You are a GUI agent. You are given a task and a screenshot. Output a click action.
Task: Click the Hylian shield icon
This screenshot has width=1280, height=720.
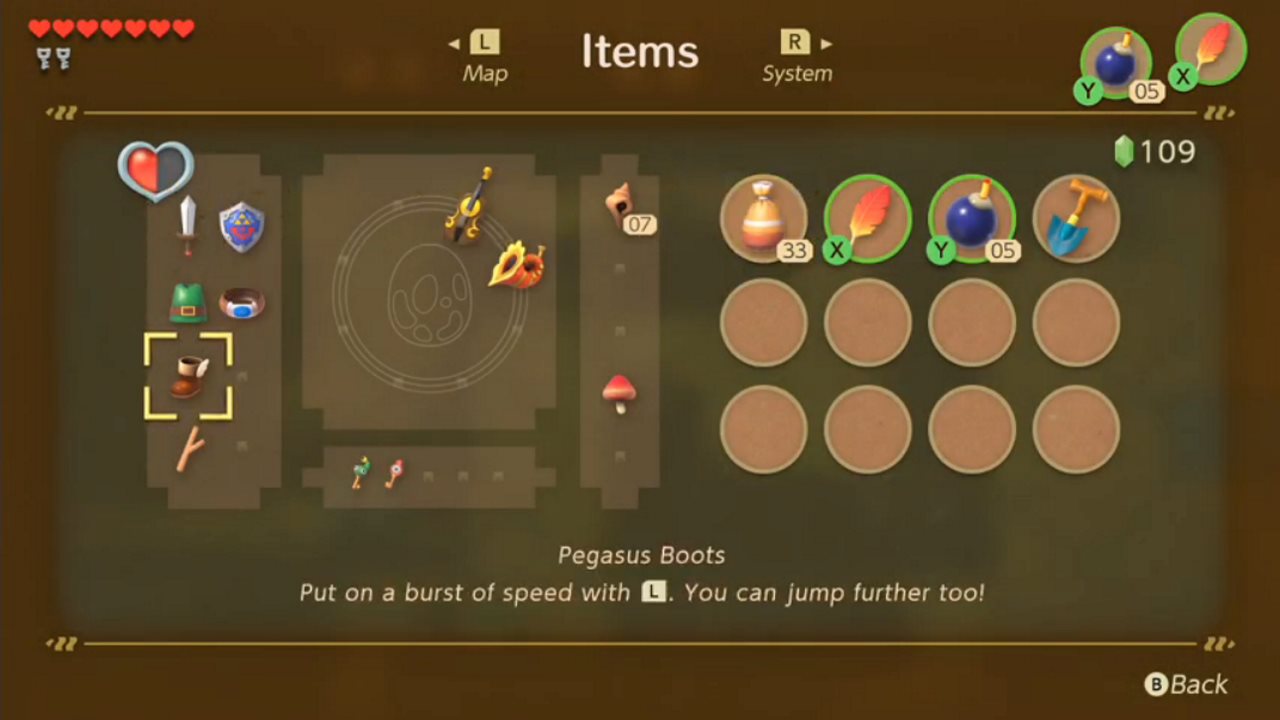click(240, 227)
